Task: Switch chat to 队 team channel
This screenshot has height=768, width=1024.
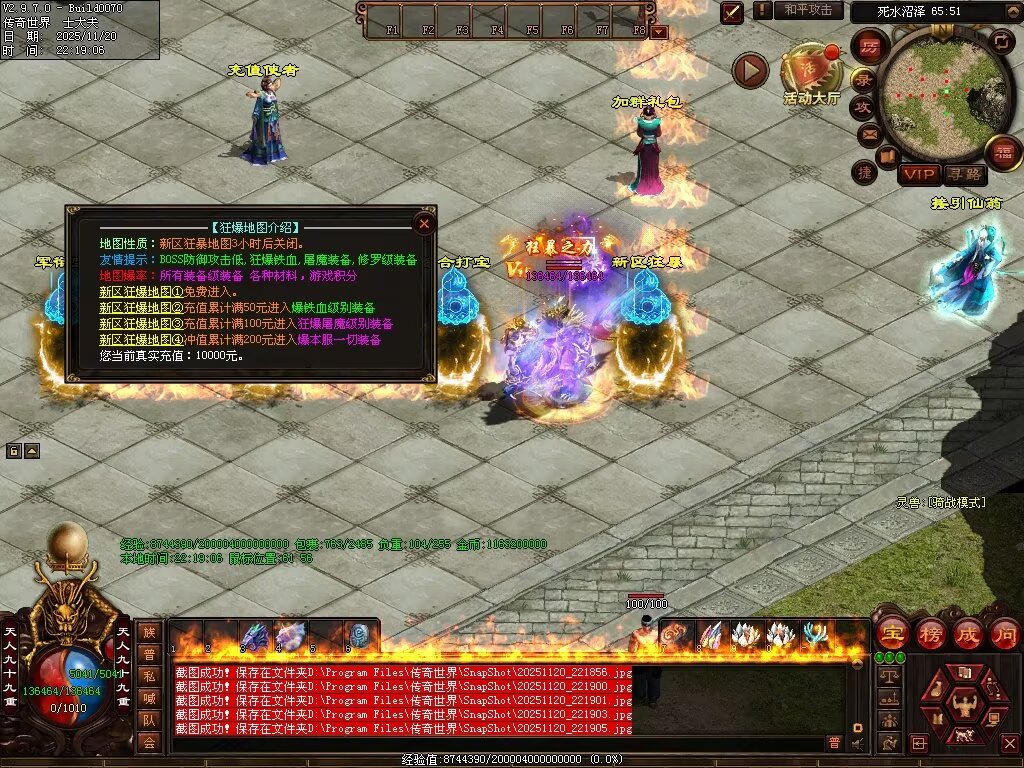Action: pyautogui.click(x=150, y=719)
